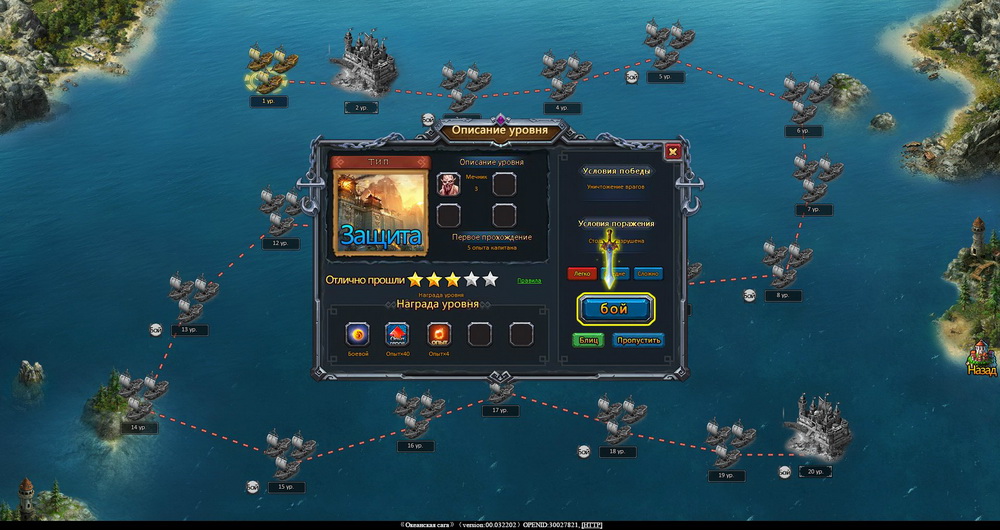Viewport: 1000px width, 530px height.
Task: Select the level 1 ship node
Action: (x=267, y=73)
